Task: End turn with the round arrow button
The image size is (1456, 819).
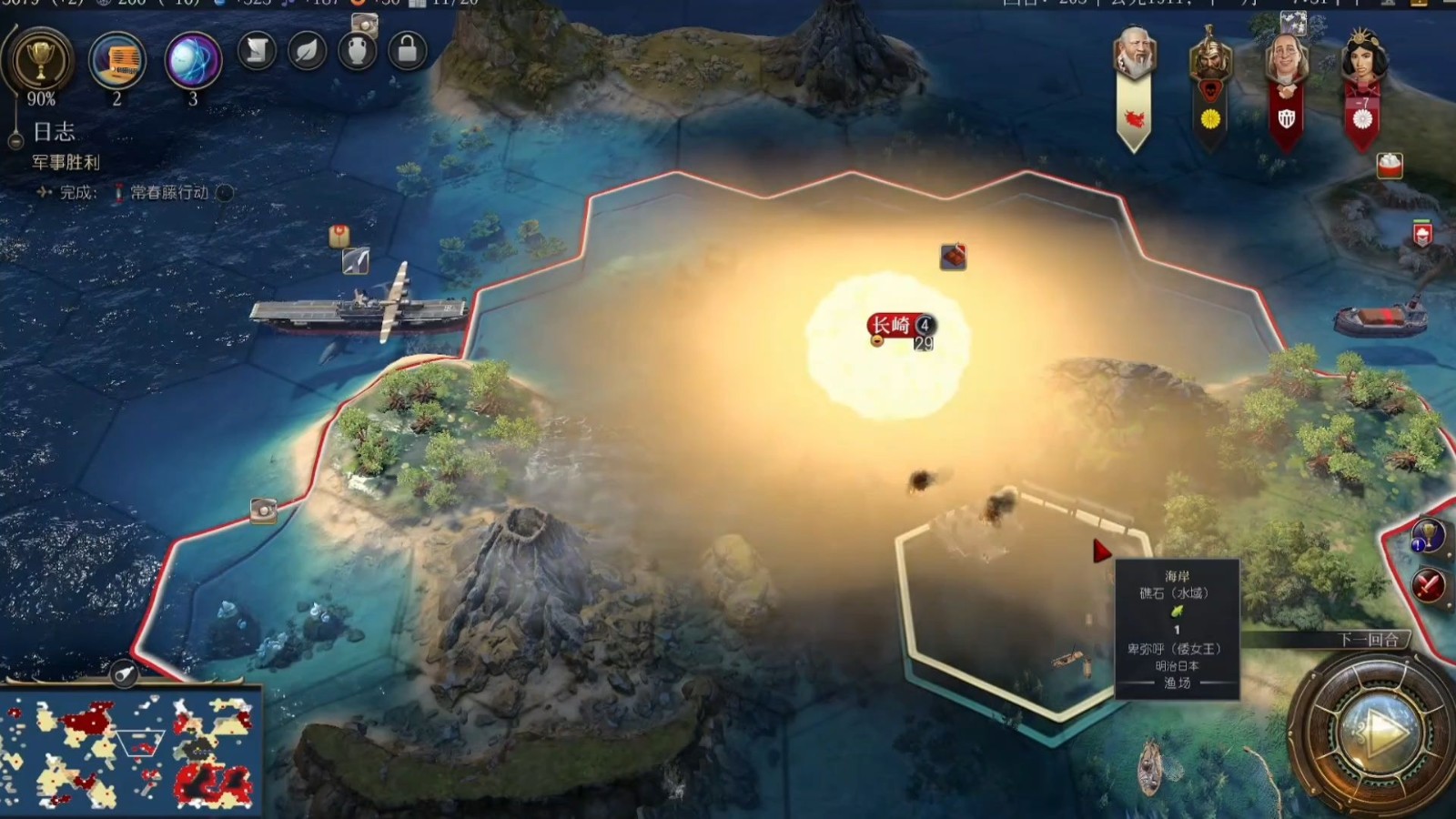Action: coord(1377,731)
